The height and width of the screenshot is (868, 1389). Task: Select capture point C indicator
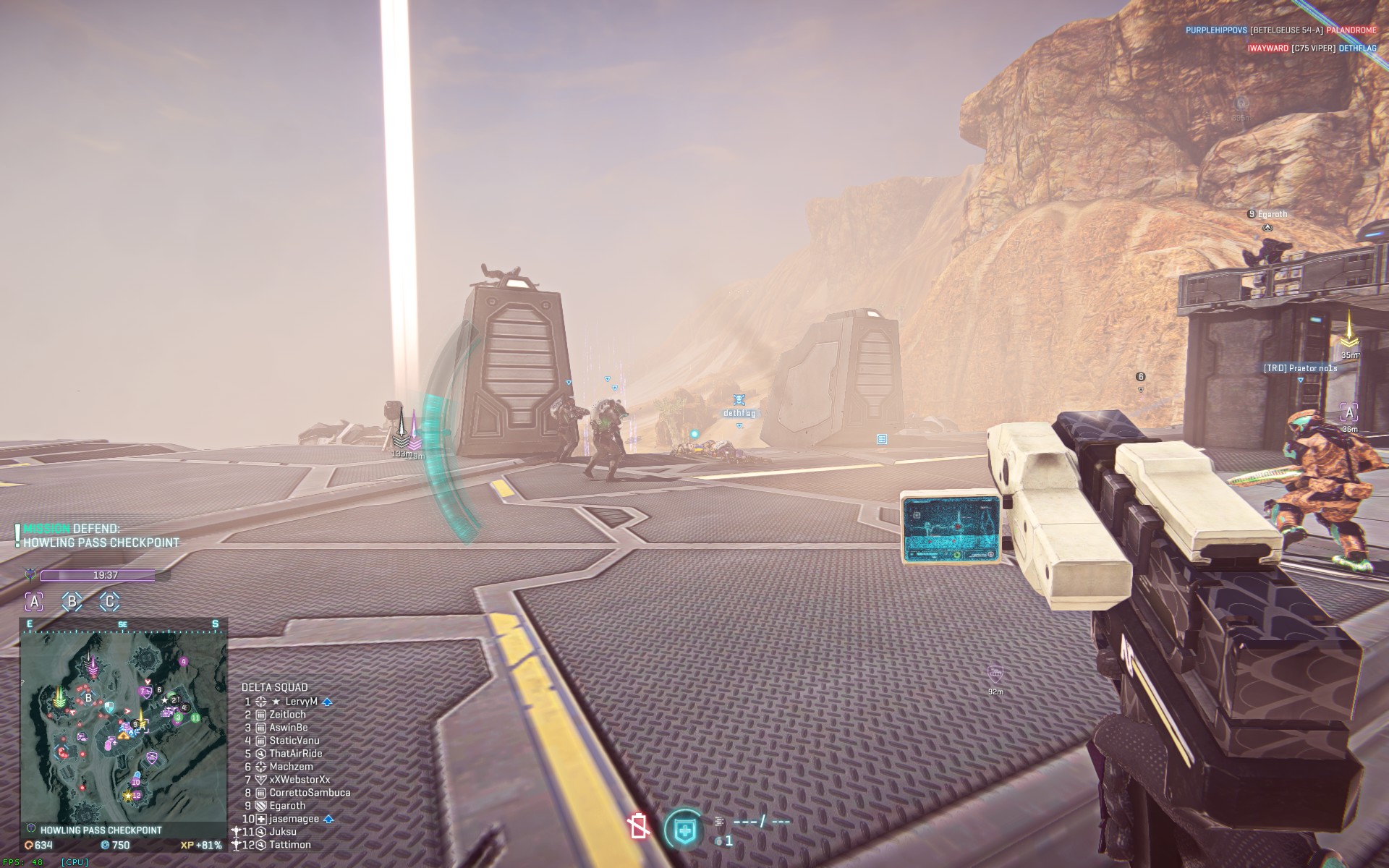click(x=109, y=601)
